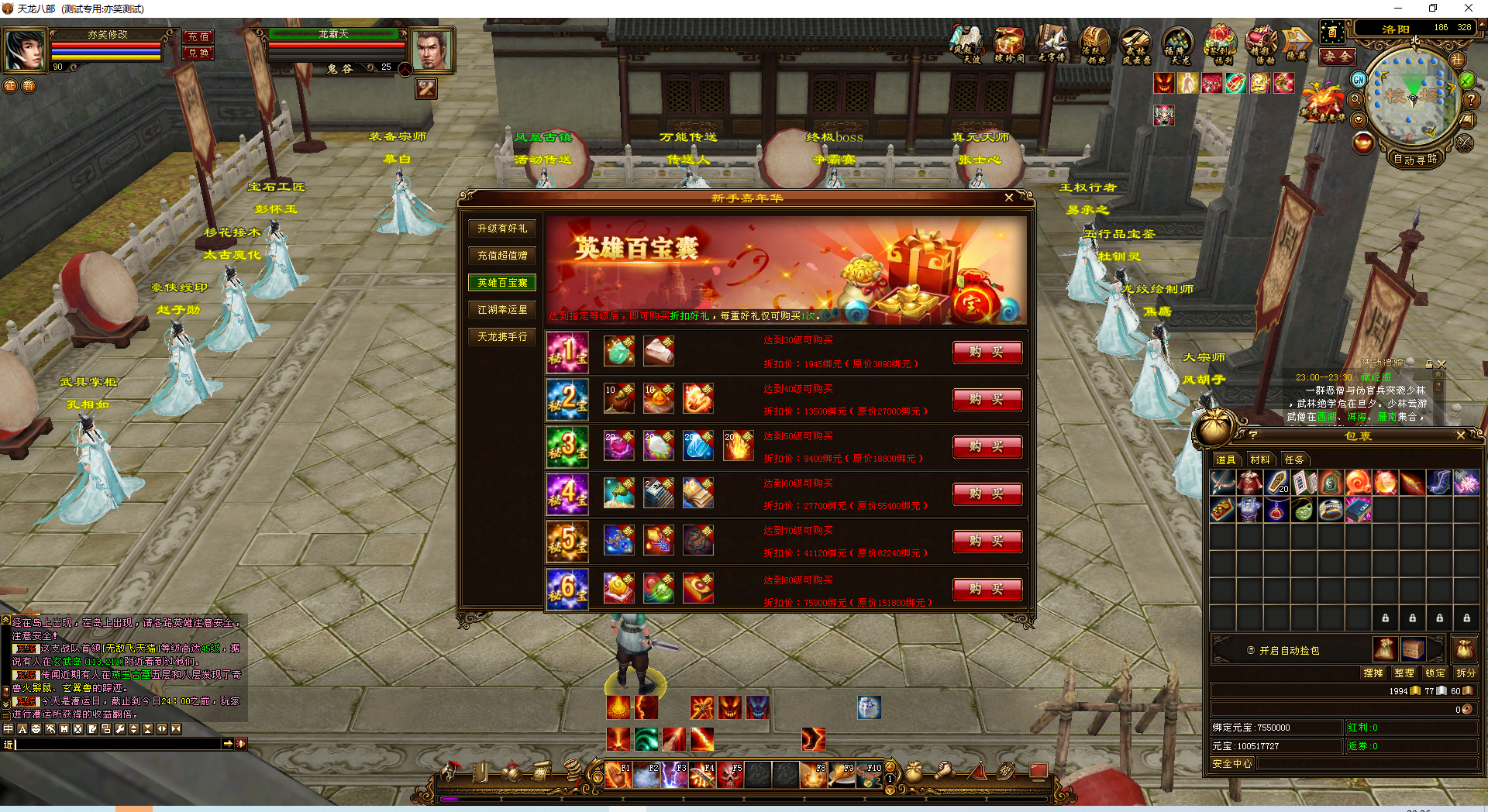Close the 新手嘉年华 window
Screen dimensions: 1488x812
1008,198
